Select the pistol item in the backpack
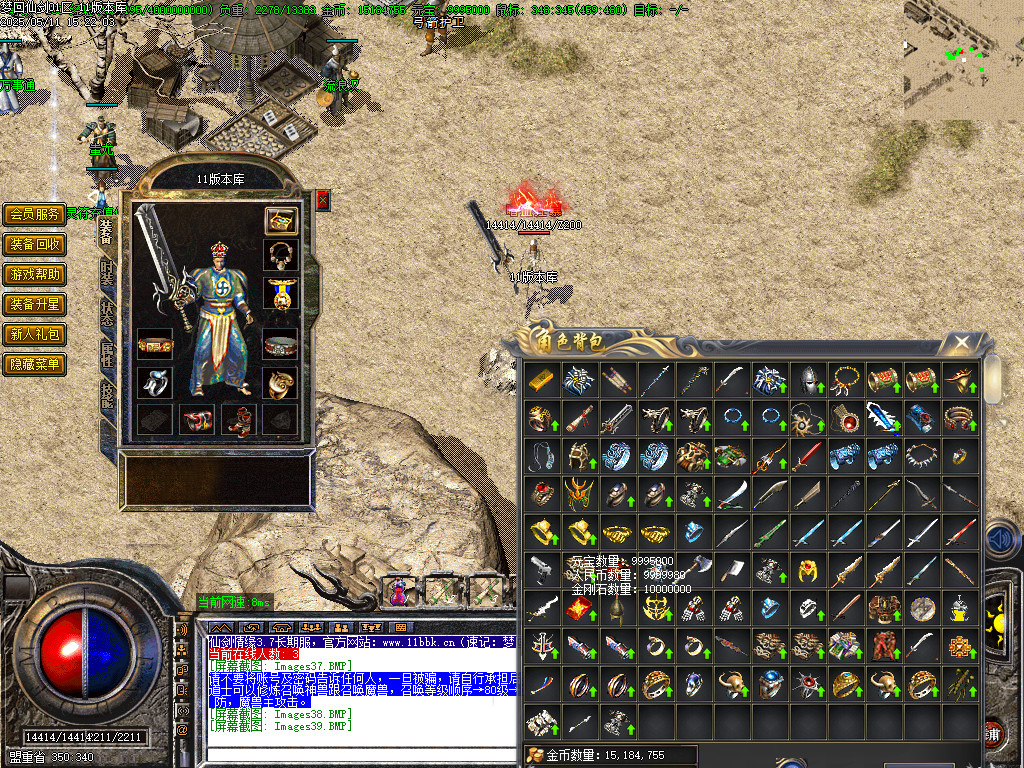1024x768 pixels. 542,570
